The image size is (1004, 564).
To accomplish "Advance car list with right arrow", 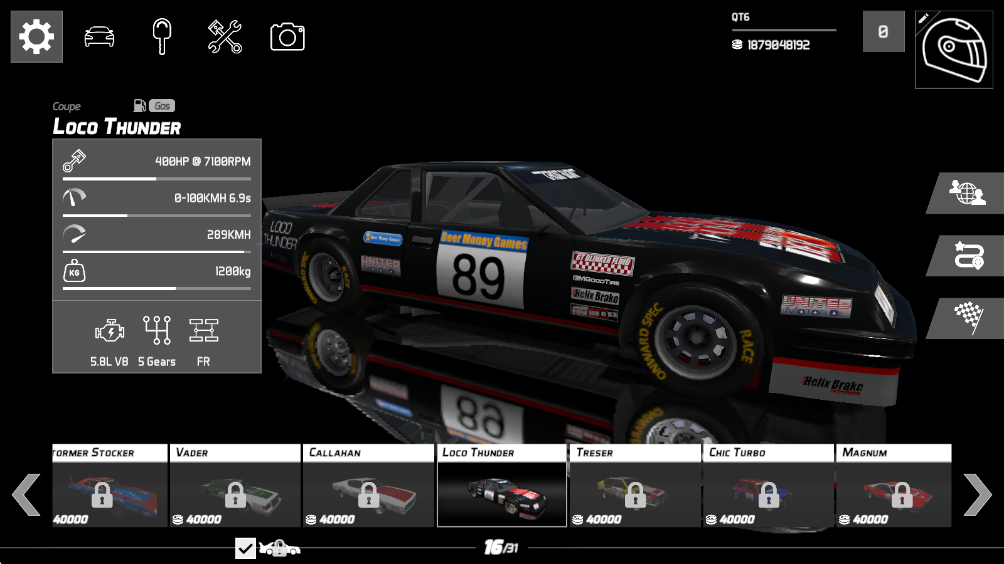I will pyautogui.click(x=977, y=494).
